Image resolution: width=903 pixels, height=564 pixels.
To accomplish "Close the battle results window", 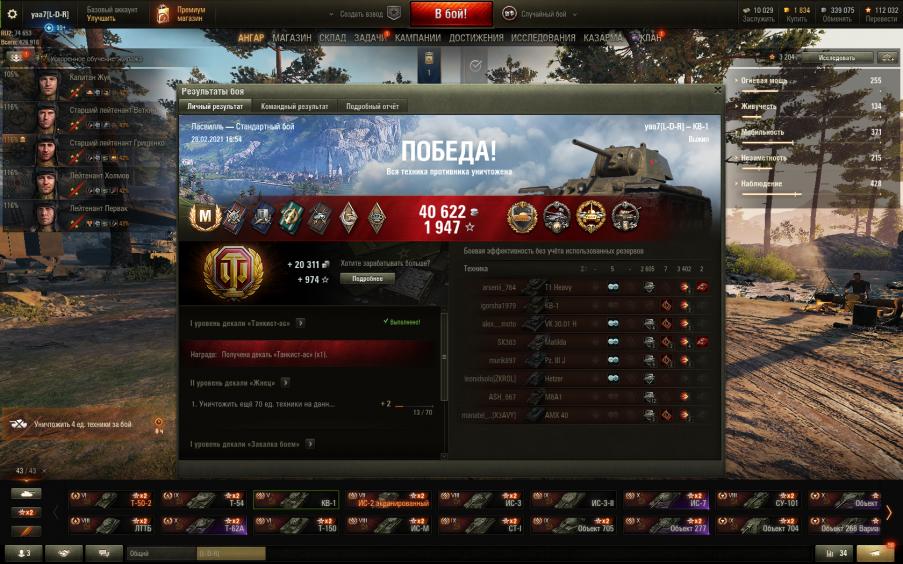I will pyautogui.click(x=716, y=90).
